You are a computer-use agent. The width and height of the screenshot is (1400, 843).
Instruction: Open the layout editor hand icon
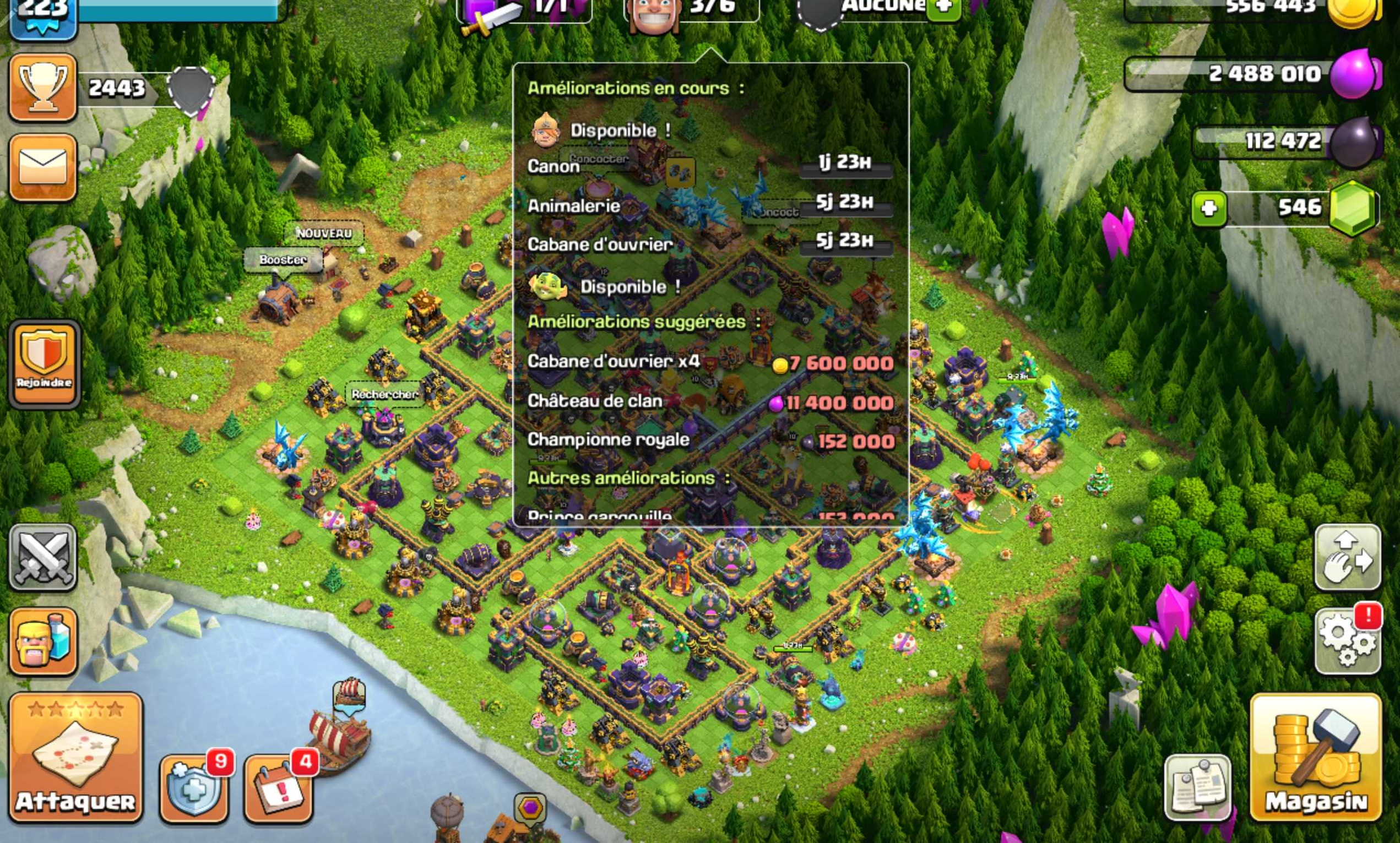1348,558
